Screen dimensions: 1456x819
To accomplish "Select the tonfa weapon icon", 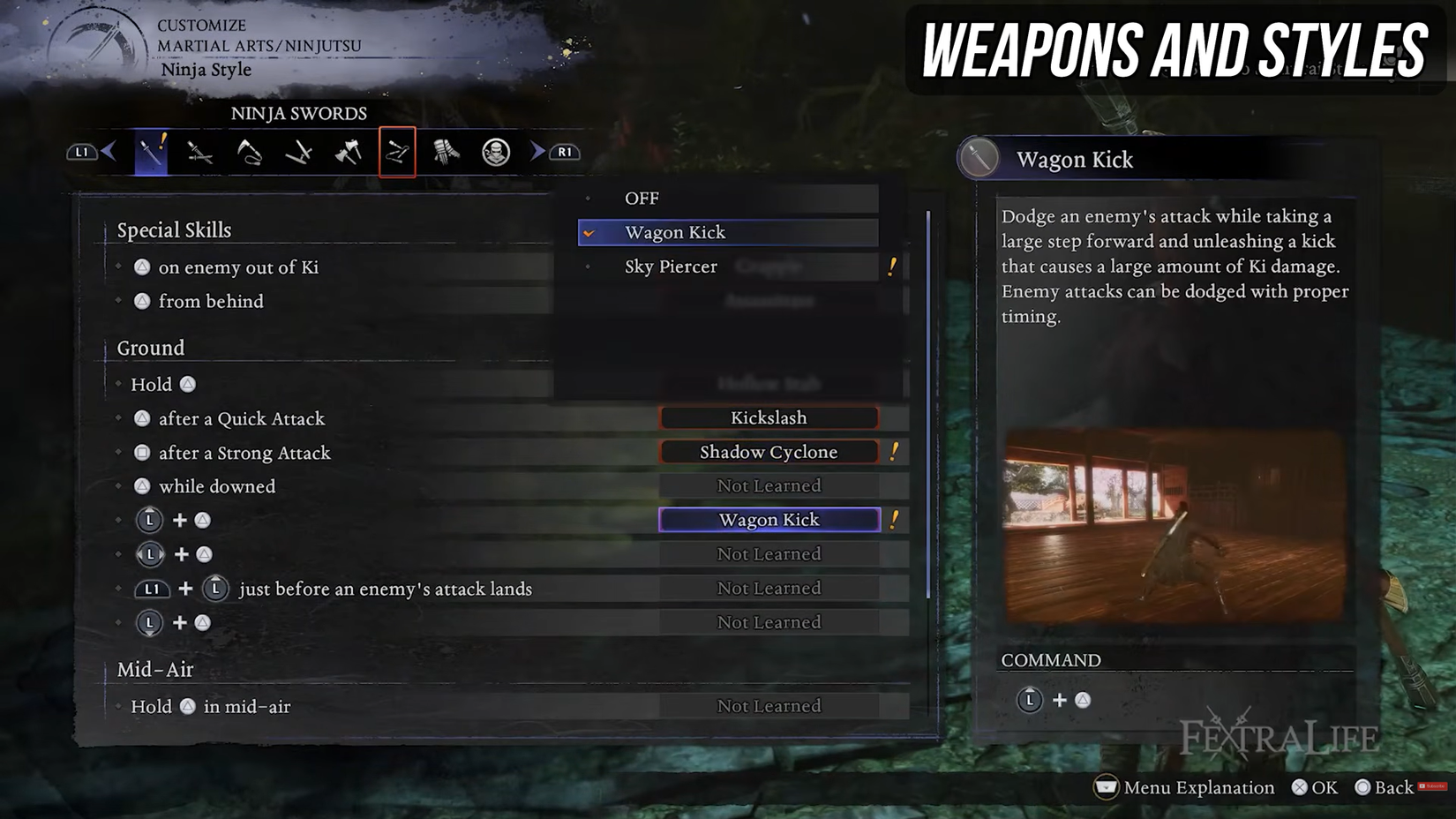I will (298, 151).
